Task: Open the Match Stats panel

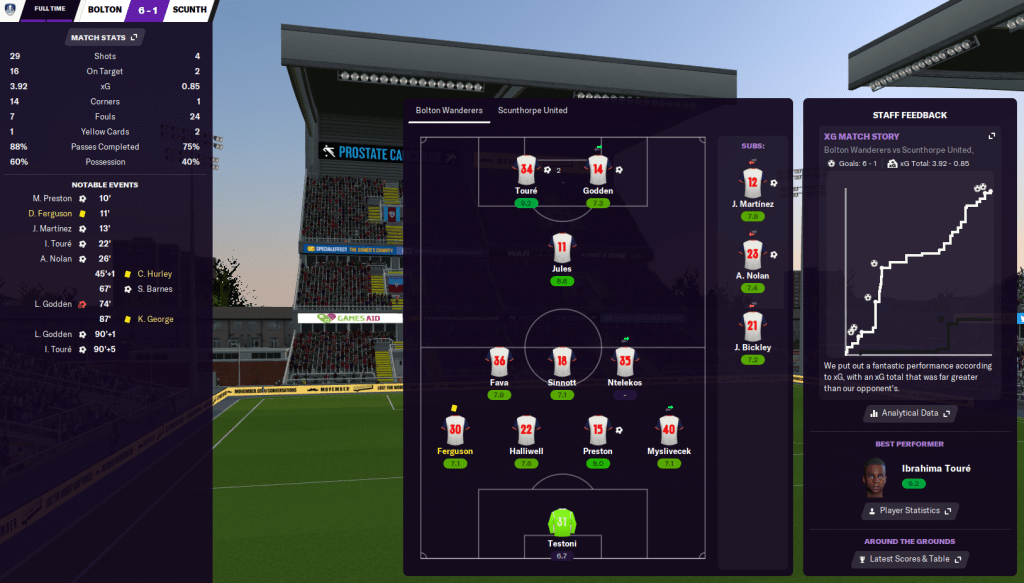Action: point(106,37)
